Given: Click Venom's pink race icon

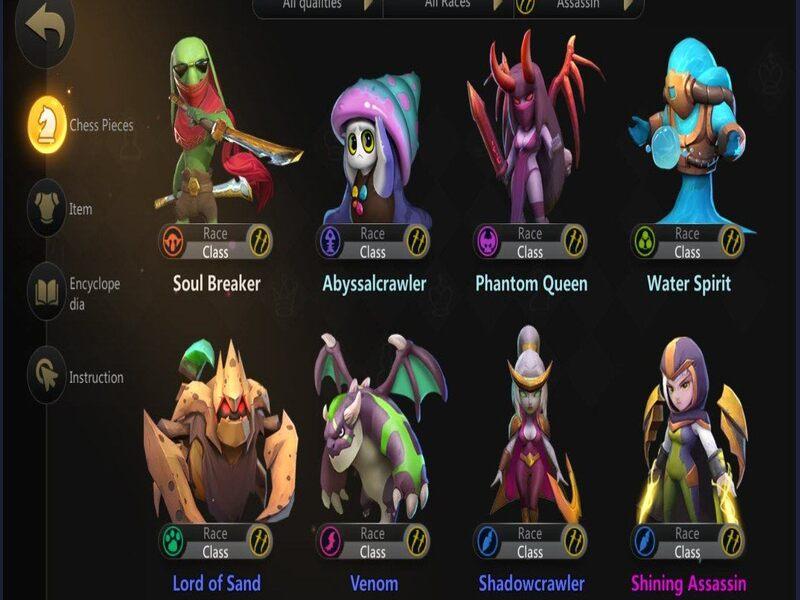Looking at the screenshot, I should point(331,542).
